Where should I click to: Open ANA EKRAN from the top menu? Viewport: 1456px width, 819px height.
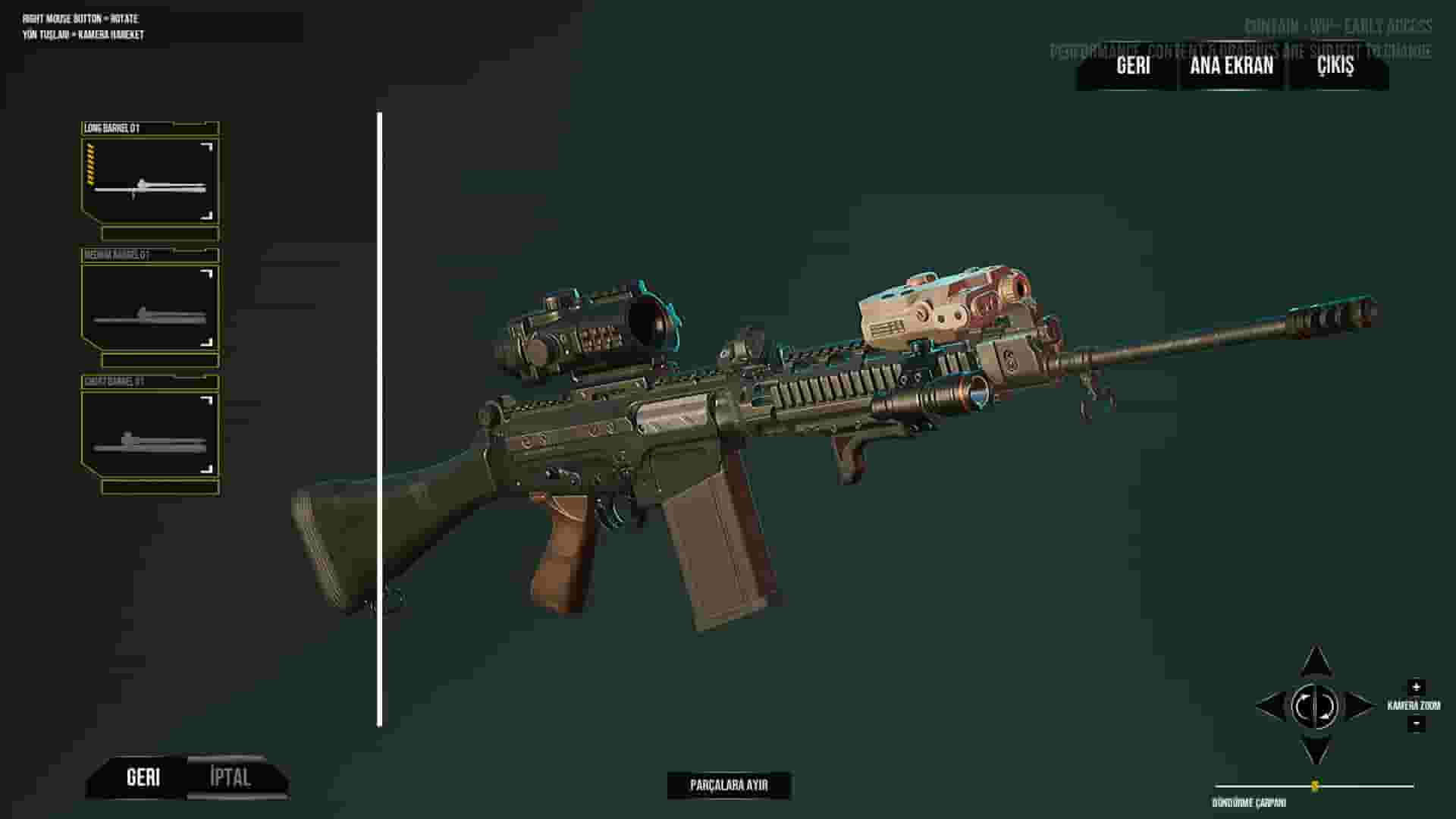click(x=1230, y=67)
